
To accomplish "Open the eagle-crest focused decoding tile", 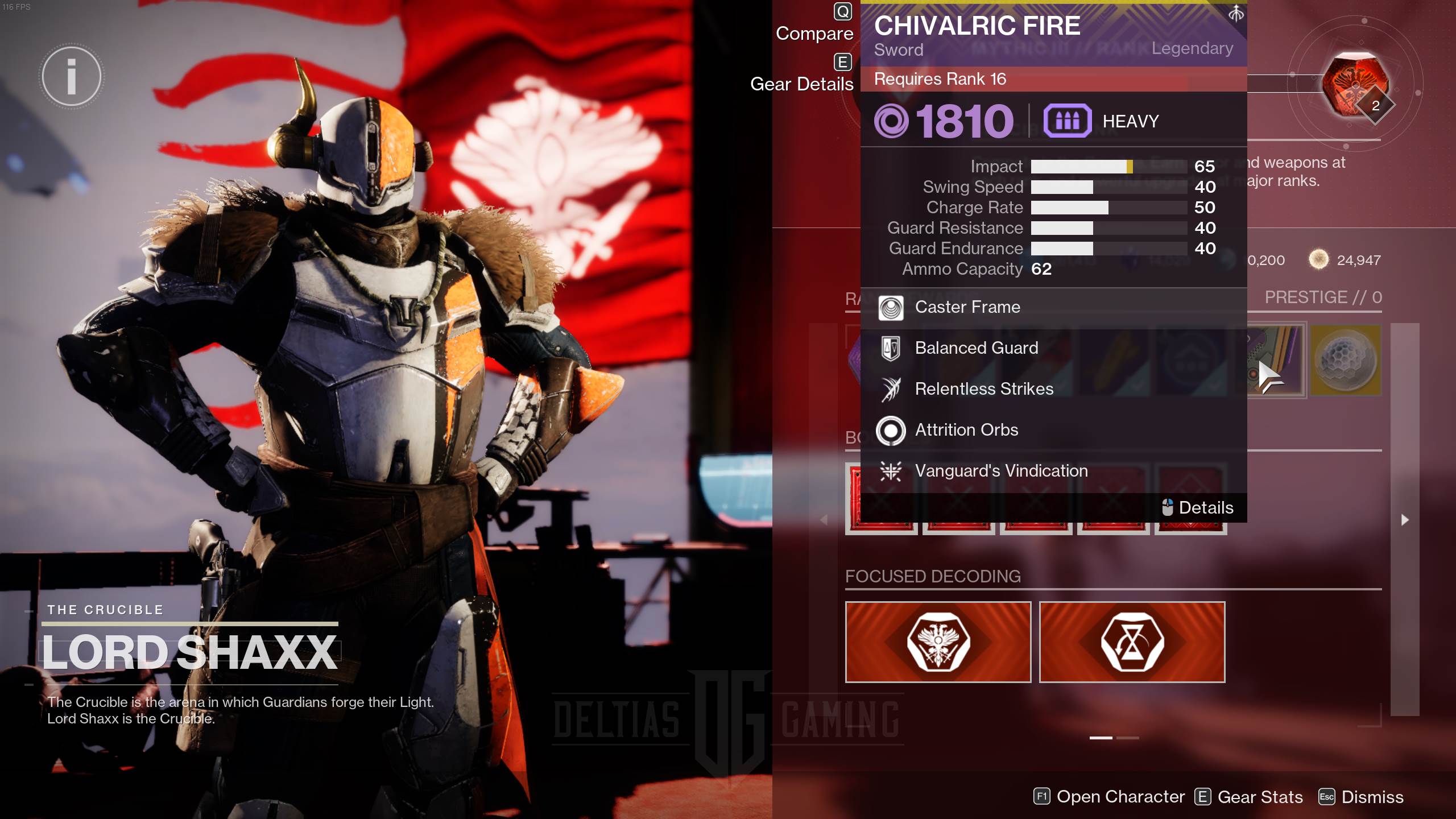I will click(x=938, y=642).
